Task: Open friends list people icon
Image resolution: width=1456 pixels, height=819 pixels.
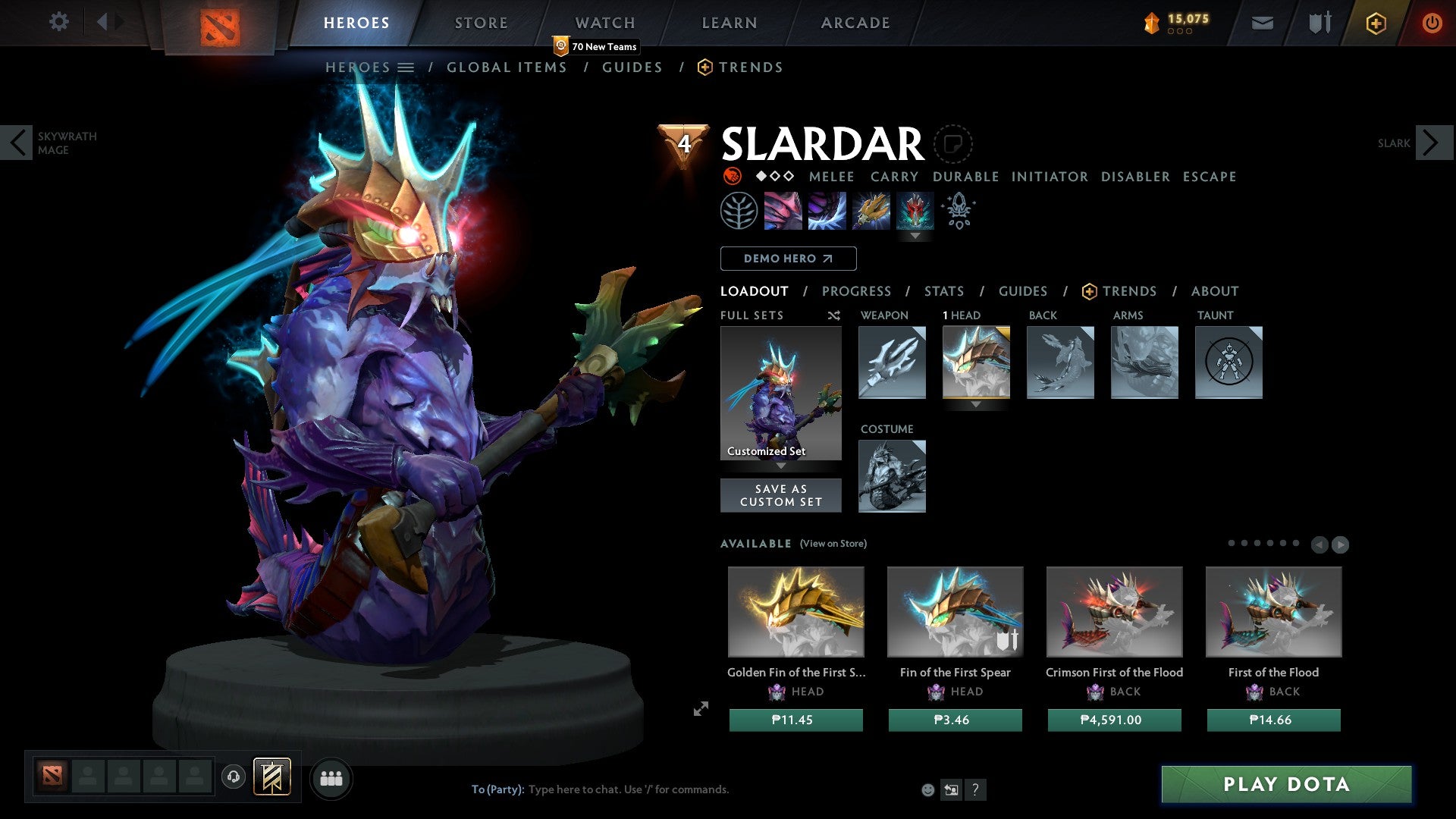Action: 331,778
